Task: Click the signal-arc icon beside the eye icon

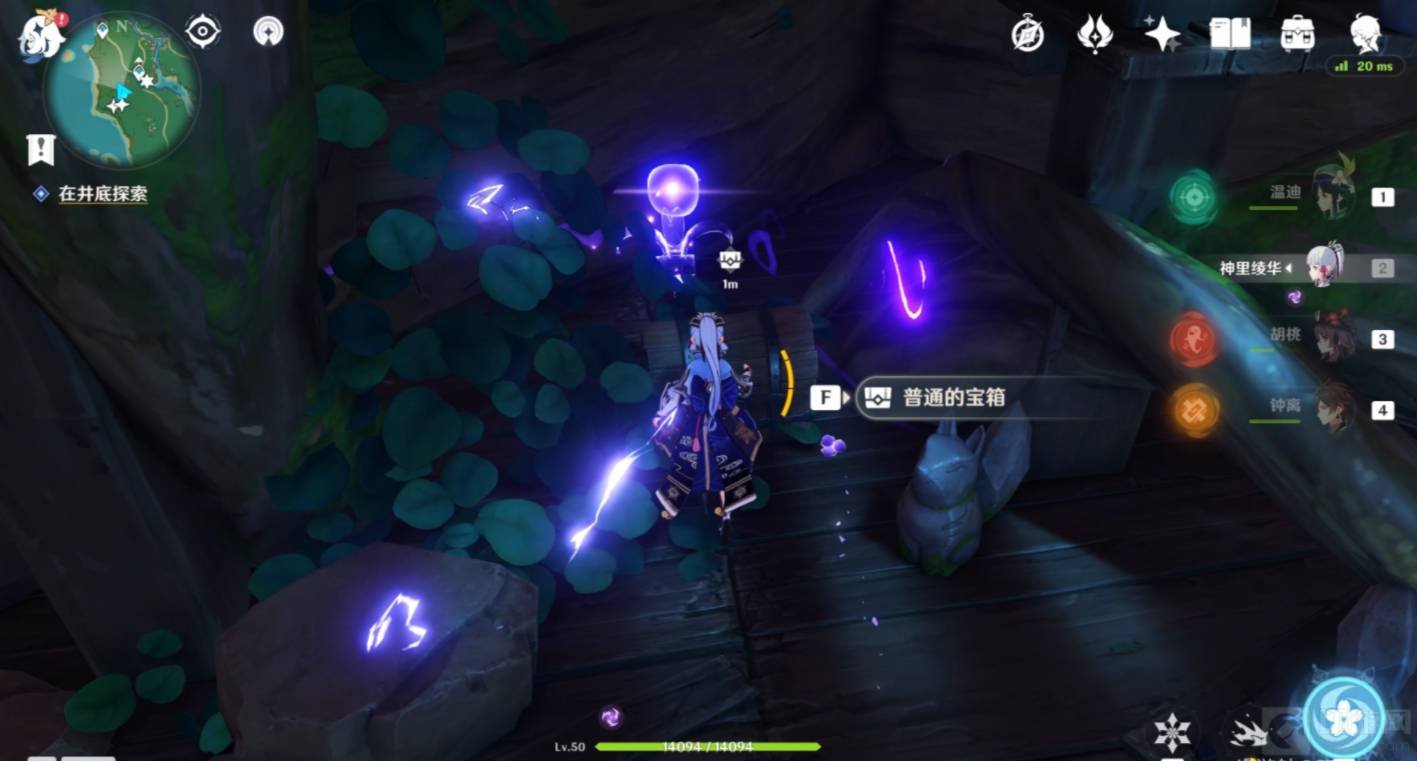Action: pyautogui.click(x=268, y=31)
